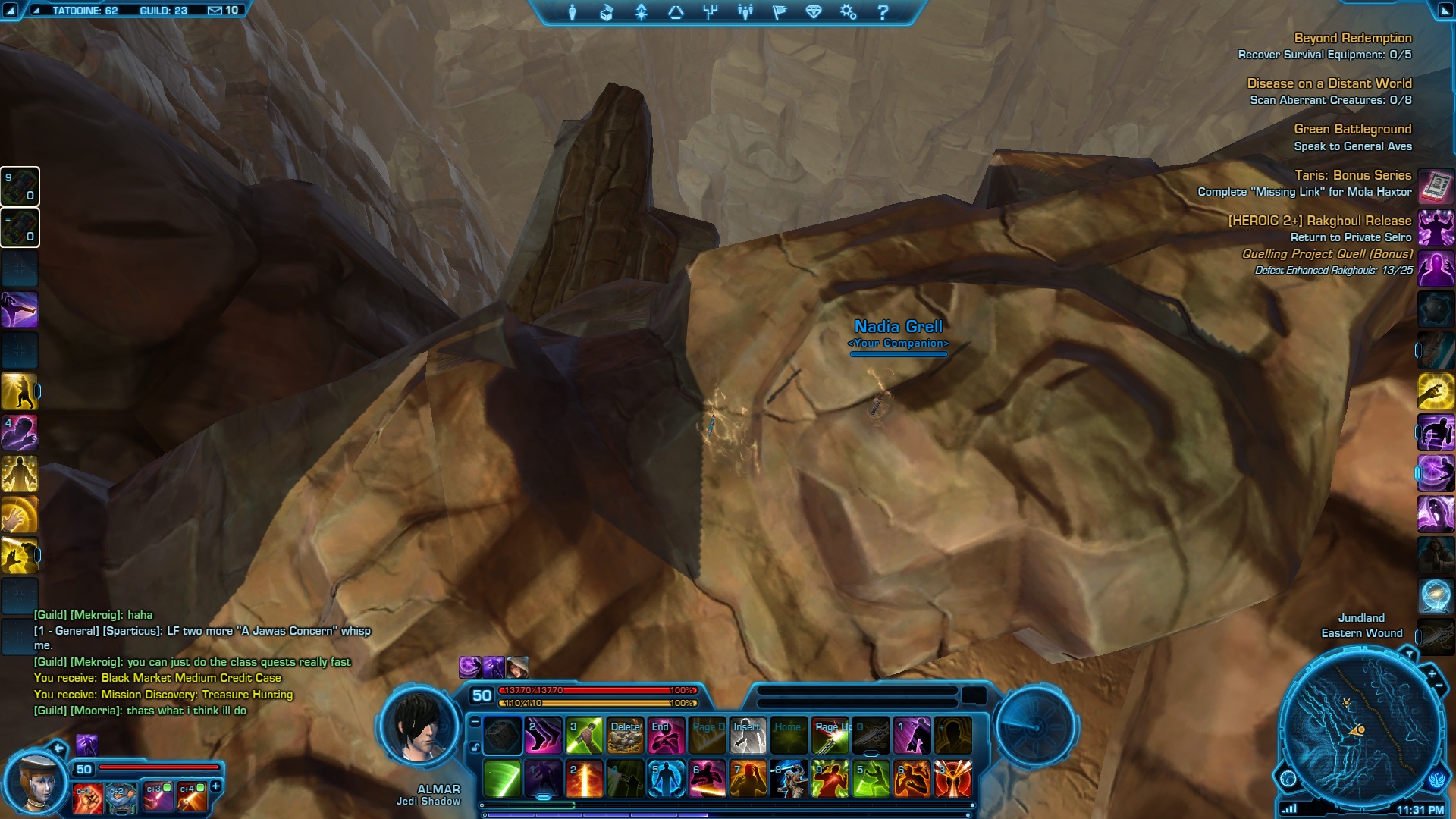Viewport: 1456px width, 819px height.
Task: Click the Jundland minimap
Action: pos(1361,726)
